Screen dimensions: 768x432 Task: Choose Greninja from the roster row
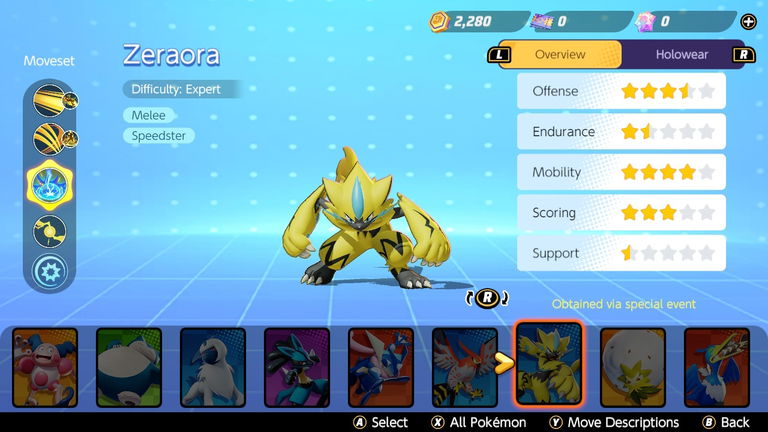(x=380, y=367)
